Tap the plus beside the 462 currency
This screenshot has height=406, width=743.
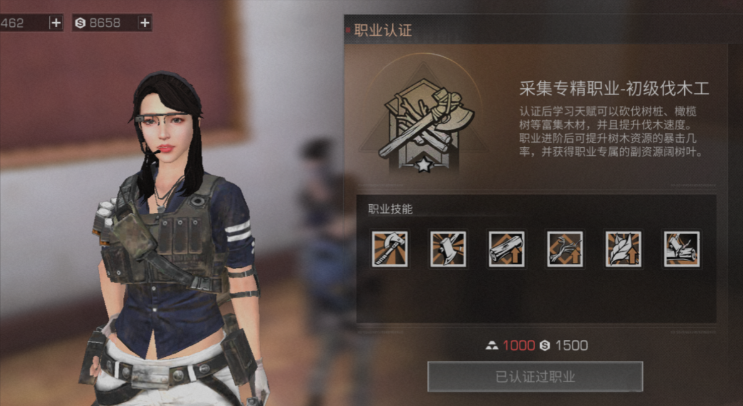pyautogui.click(x=54, y=22)
